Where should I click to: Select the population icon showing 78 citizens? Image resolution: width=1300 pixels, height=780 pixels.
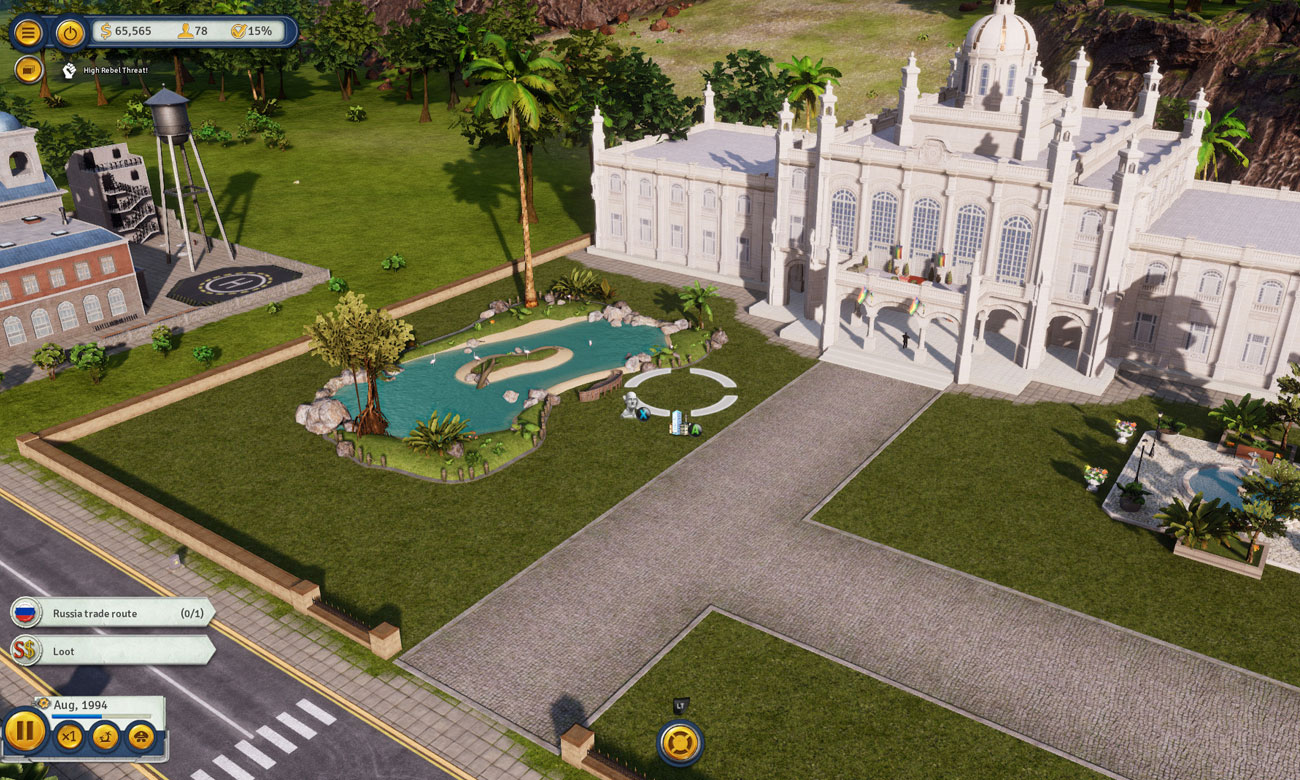[186, 31]
